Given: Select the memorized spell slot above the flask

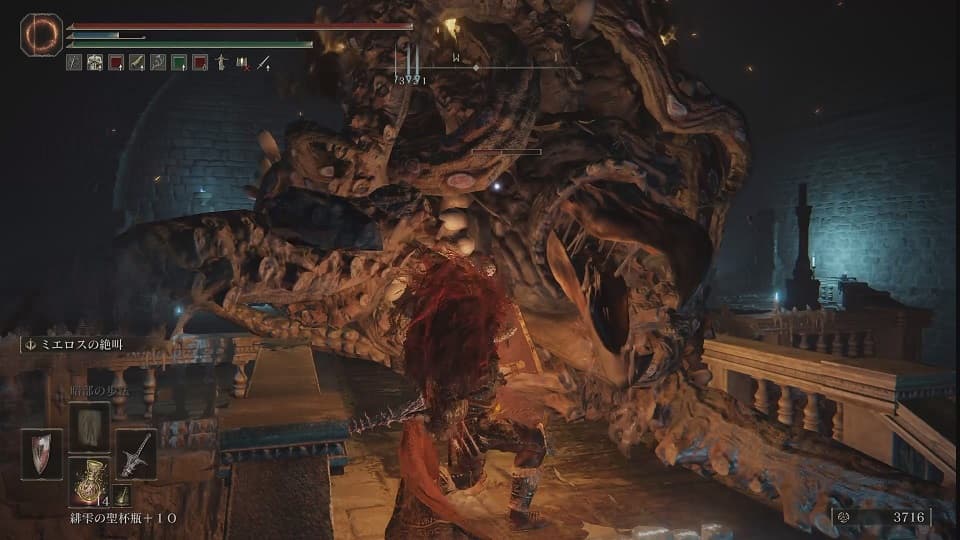Looking at the screenshot, I should 88,426.
